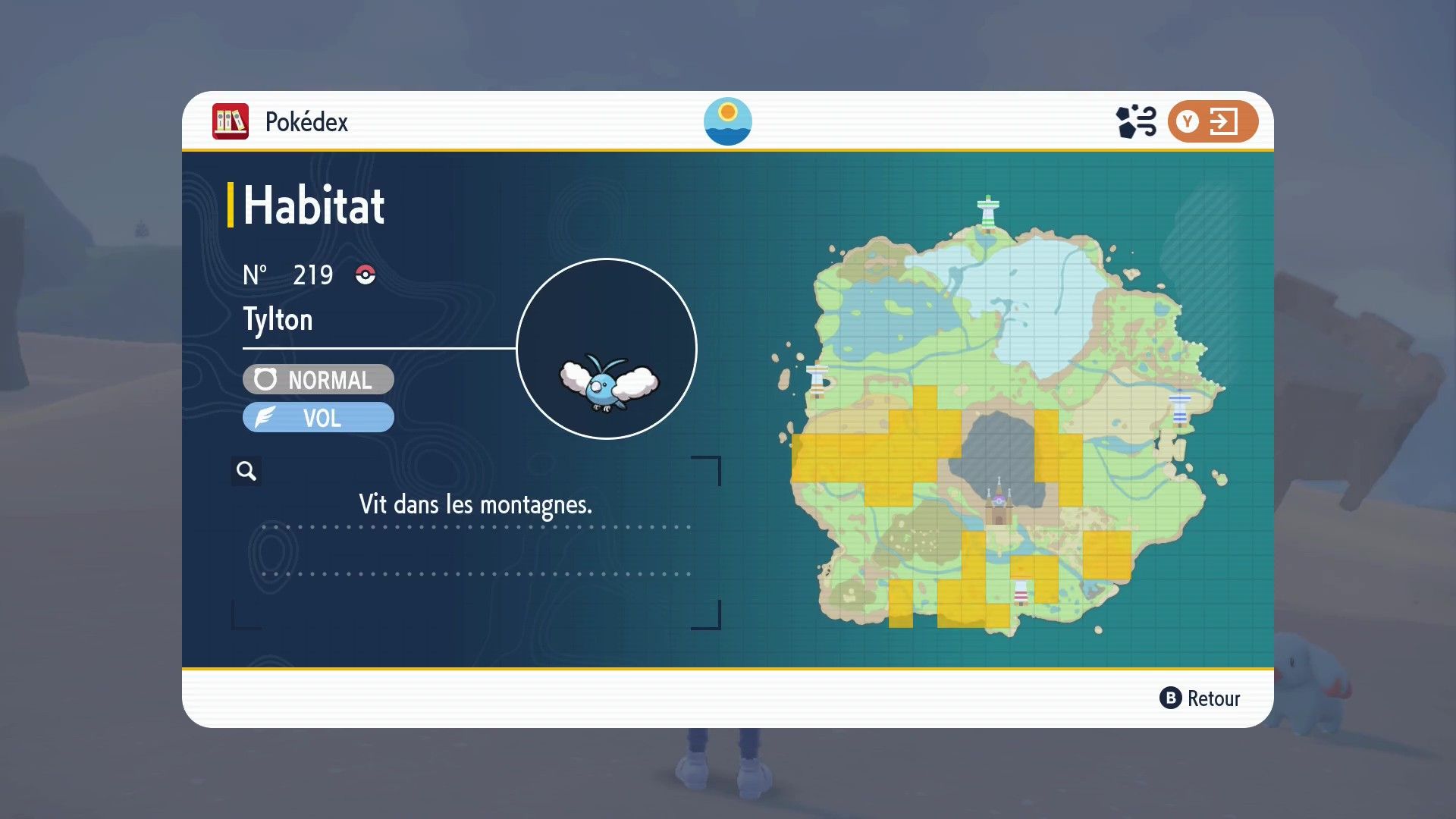Toggle the VOL type badge
This screenshot has height=819, width=1456.
[318, 416]
